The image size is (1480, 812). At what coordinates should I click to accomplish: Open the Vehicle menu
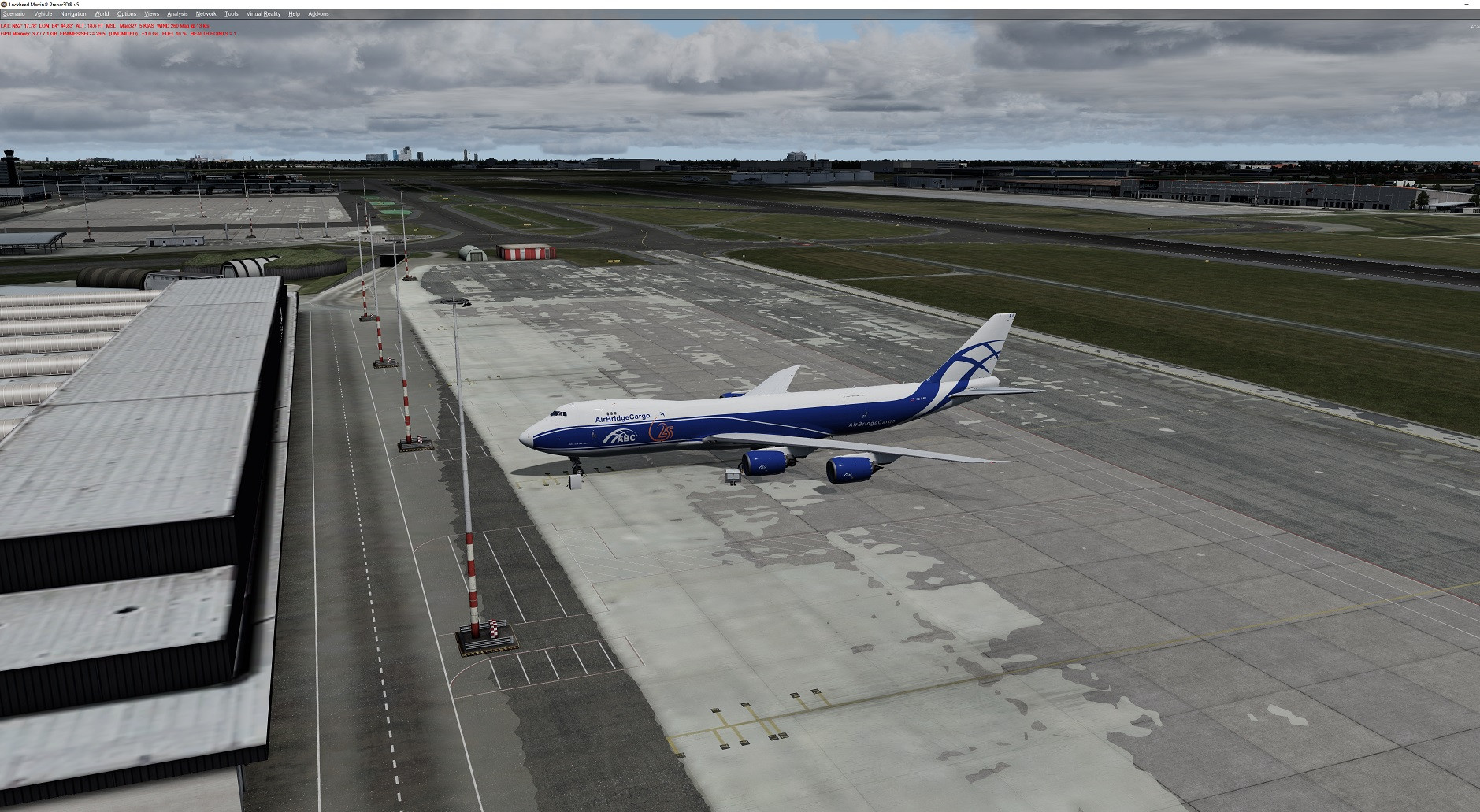tap(42, 13)
